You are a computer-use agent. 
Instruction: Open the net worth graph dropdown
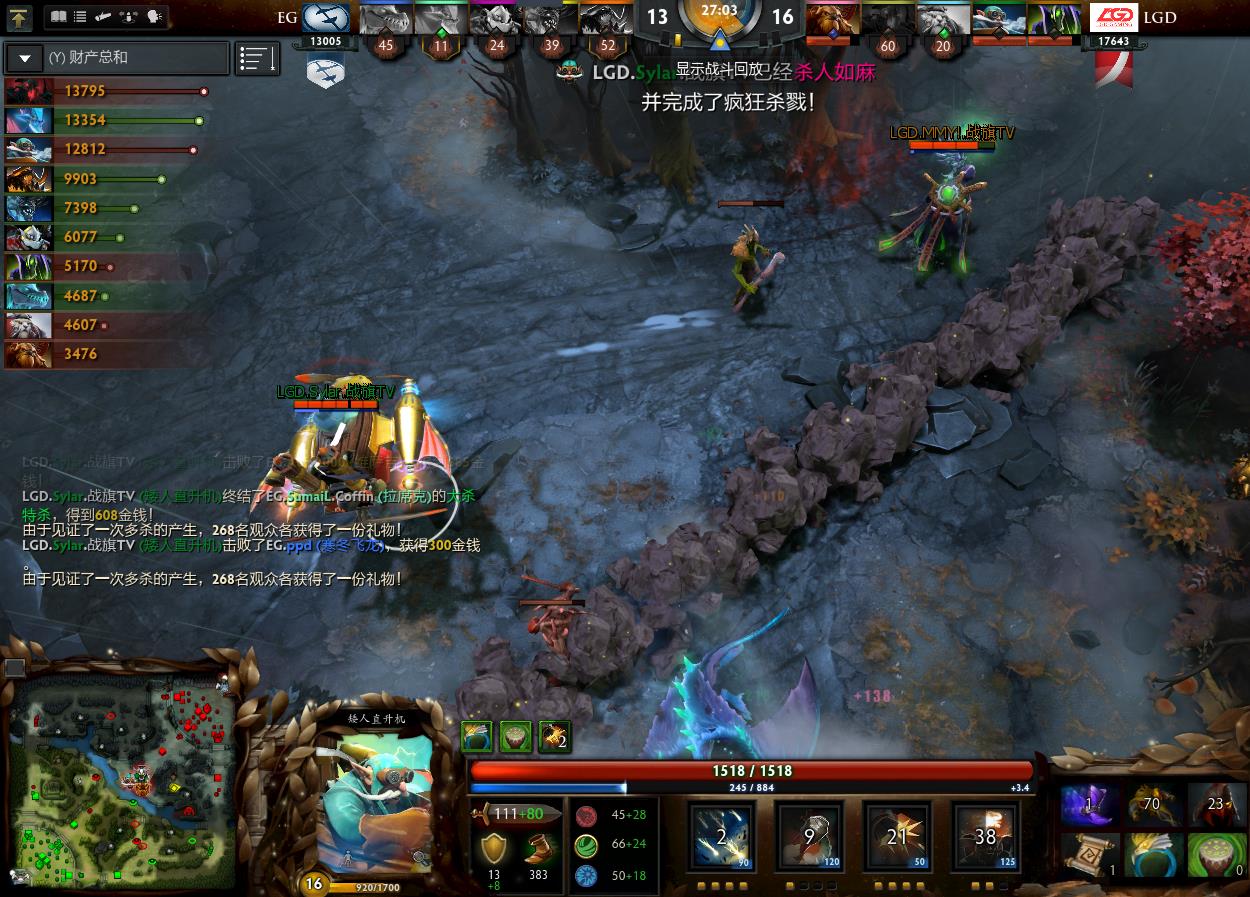(x=25, y=58)
